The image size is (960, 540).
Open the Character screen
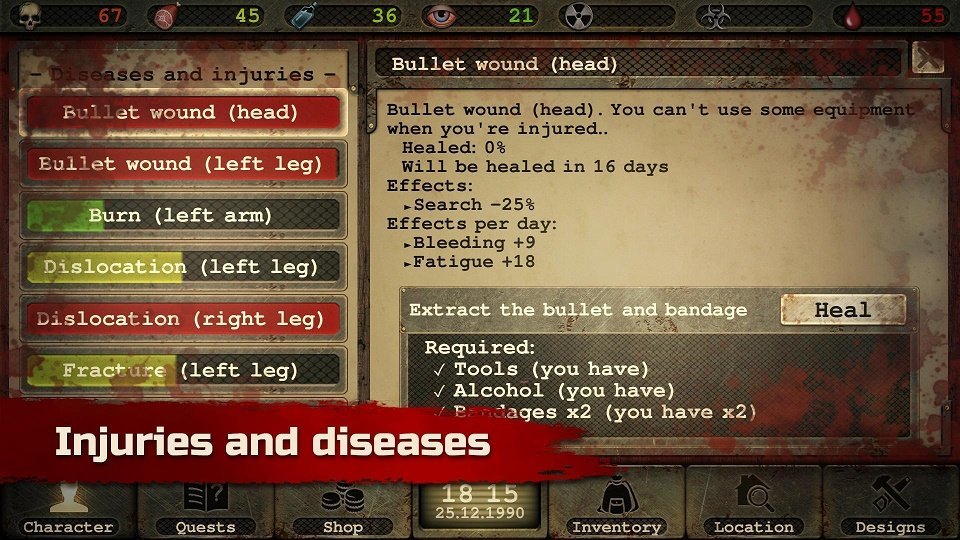click(68, 506)
